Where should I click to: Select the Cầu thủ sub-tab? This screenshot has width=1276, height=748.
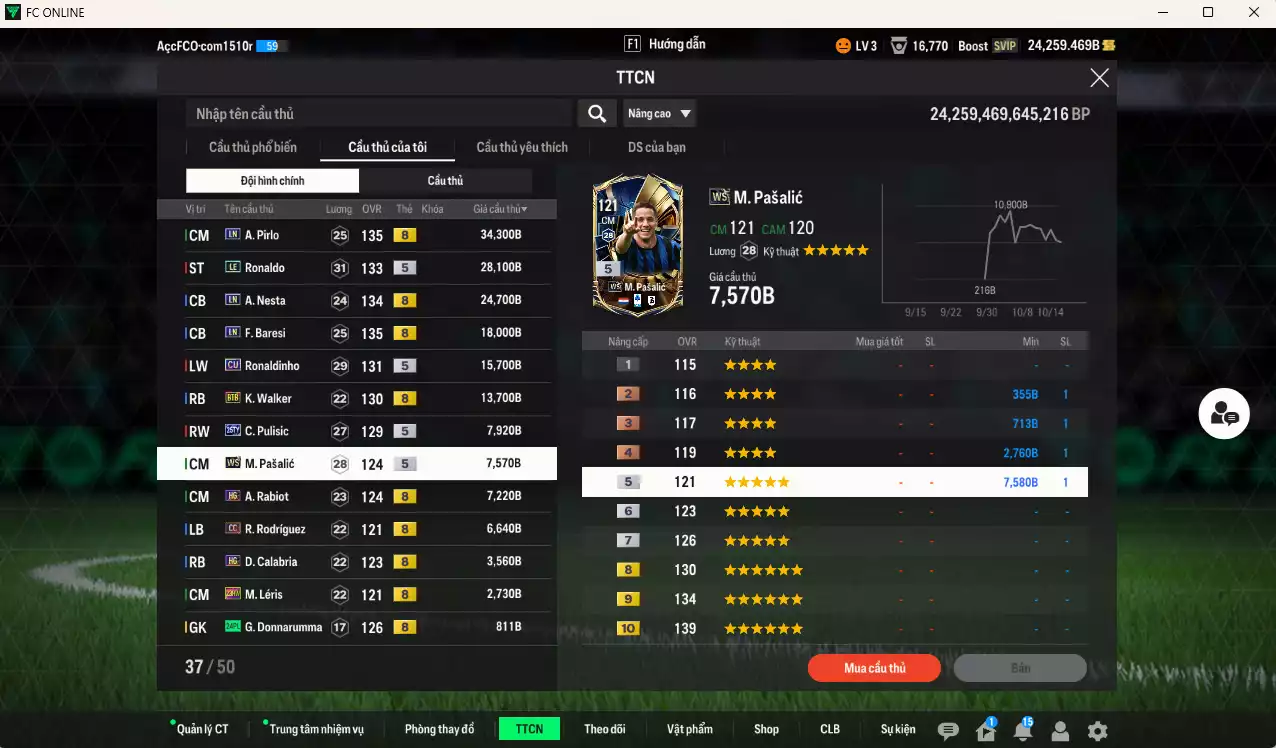[x=445, y=181]
